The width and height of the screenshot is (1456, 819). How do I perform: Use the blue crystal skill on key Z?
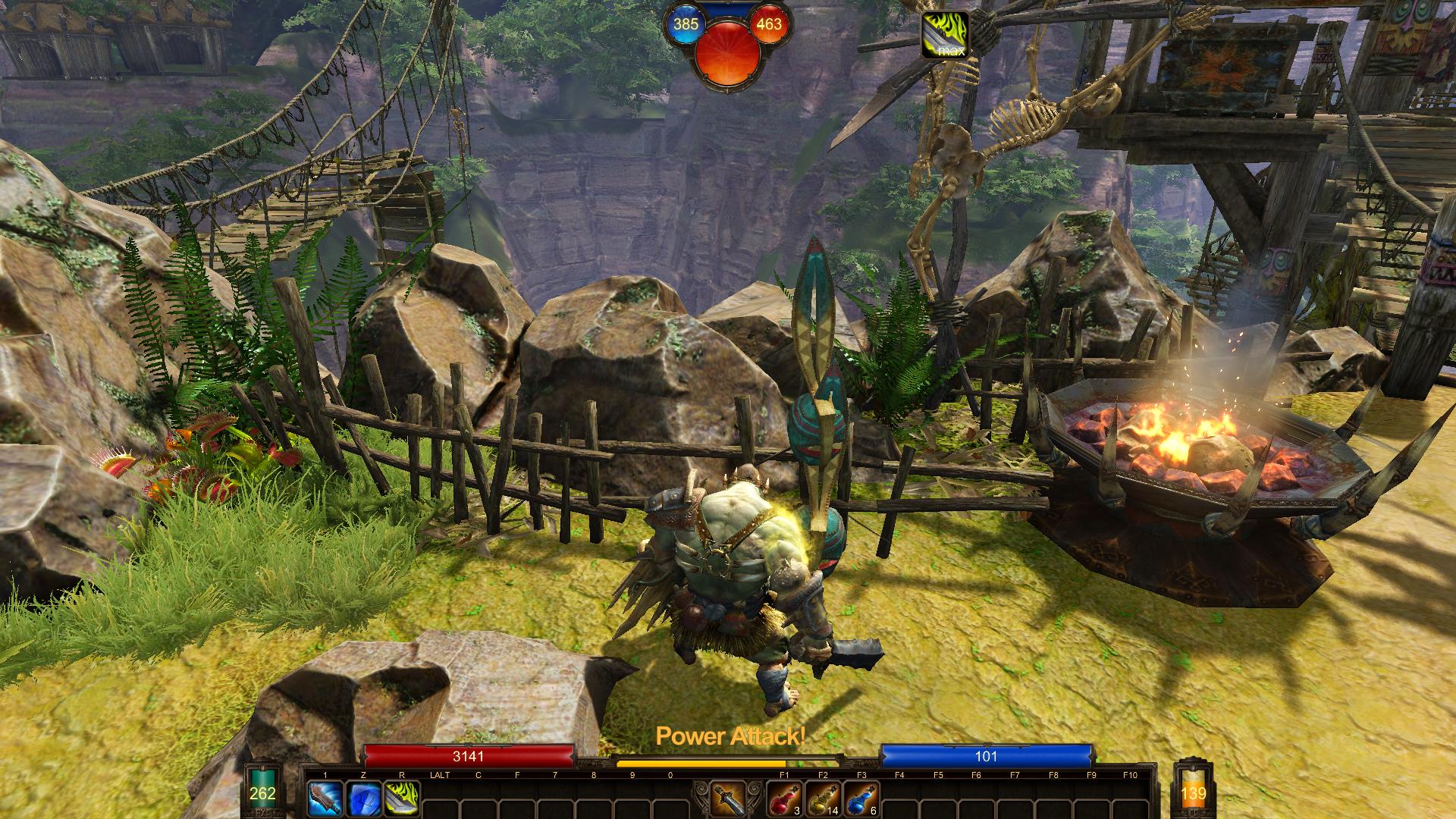[x=362, y=799]
